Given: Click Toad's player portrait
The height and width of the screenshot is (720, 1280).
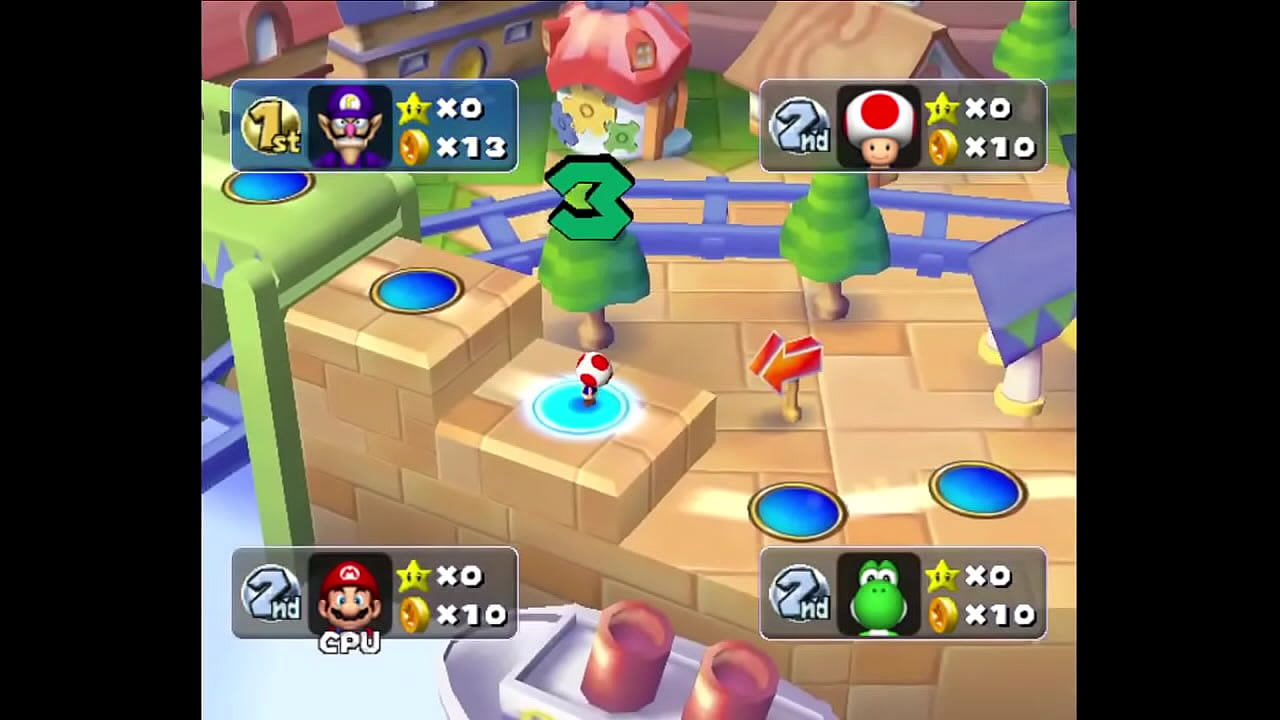Looking at the screenshot, I should click(x=878, y=126).
